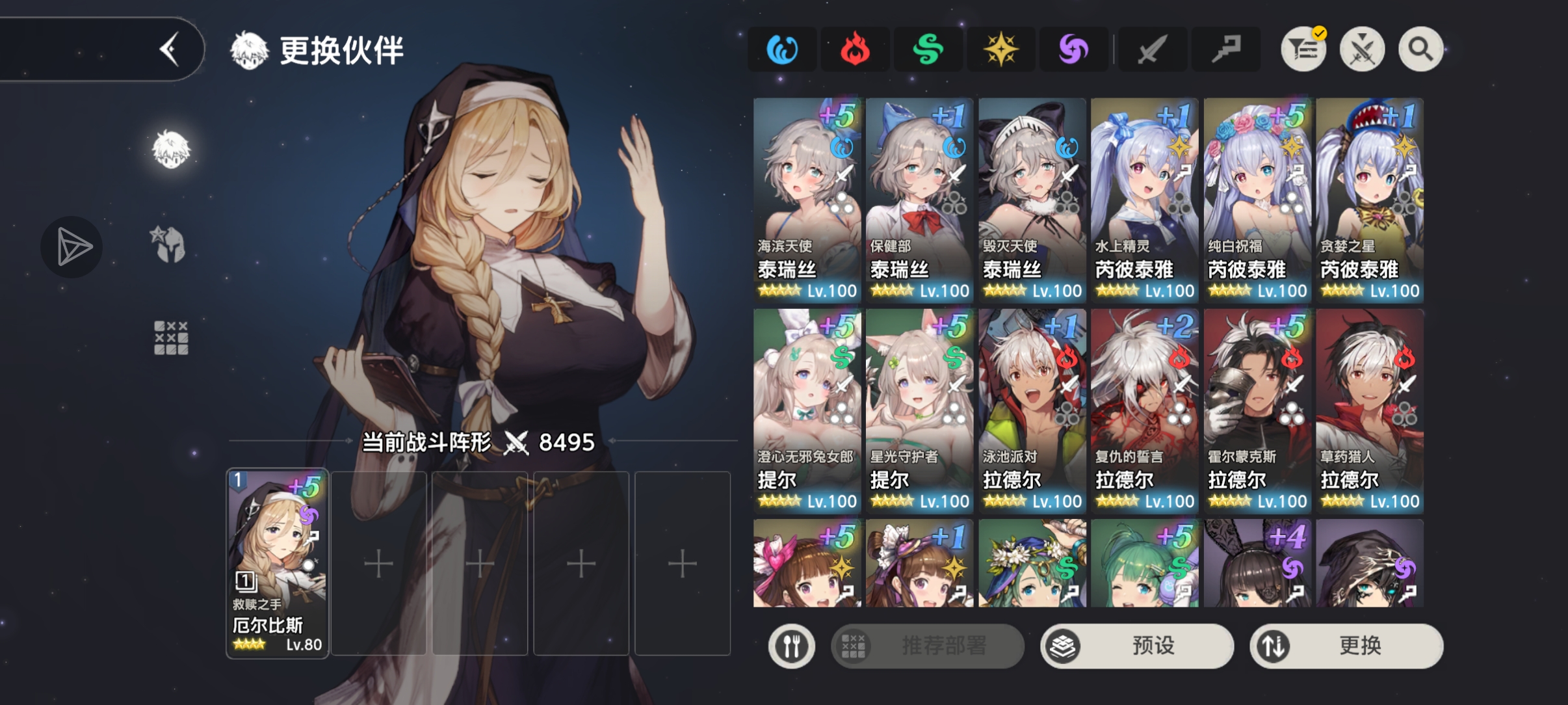This screenshot has width=1568, height=705.
Task: Click 厄尔比斯 in the battle formation
Action: [x=278, y=563]
